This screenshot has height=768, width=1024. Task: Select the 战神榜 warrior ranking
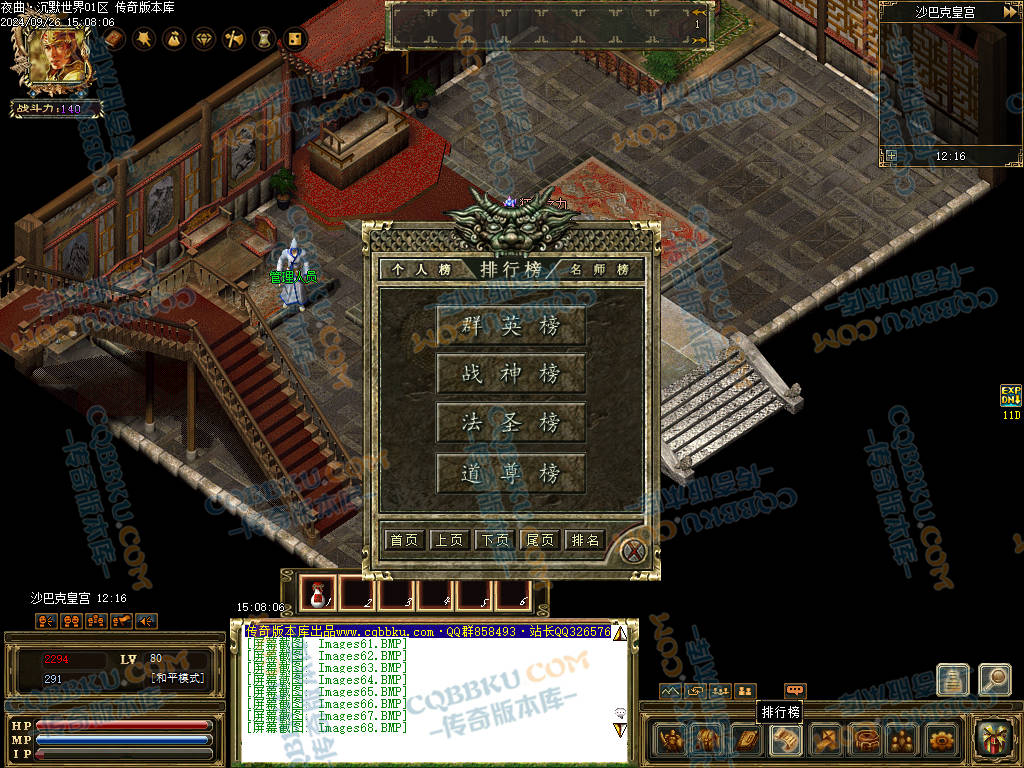coord(511,374)
